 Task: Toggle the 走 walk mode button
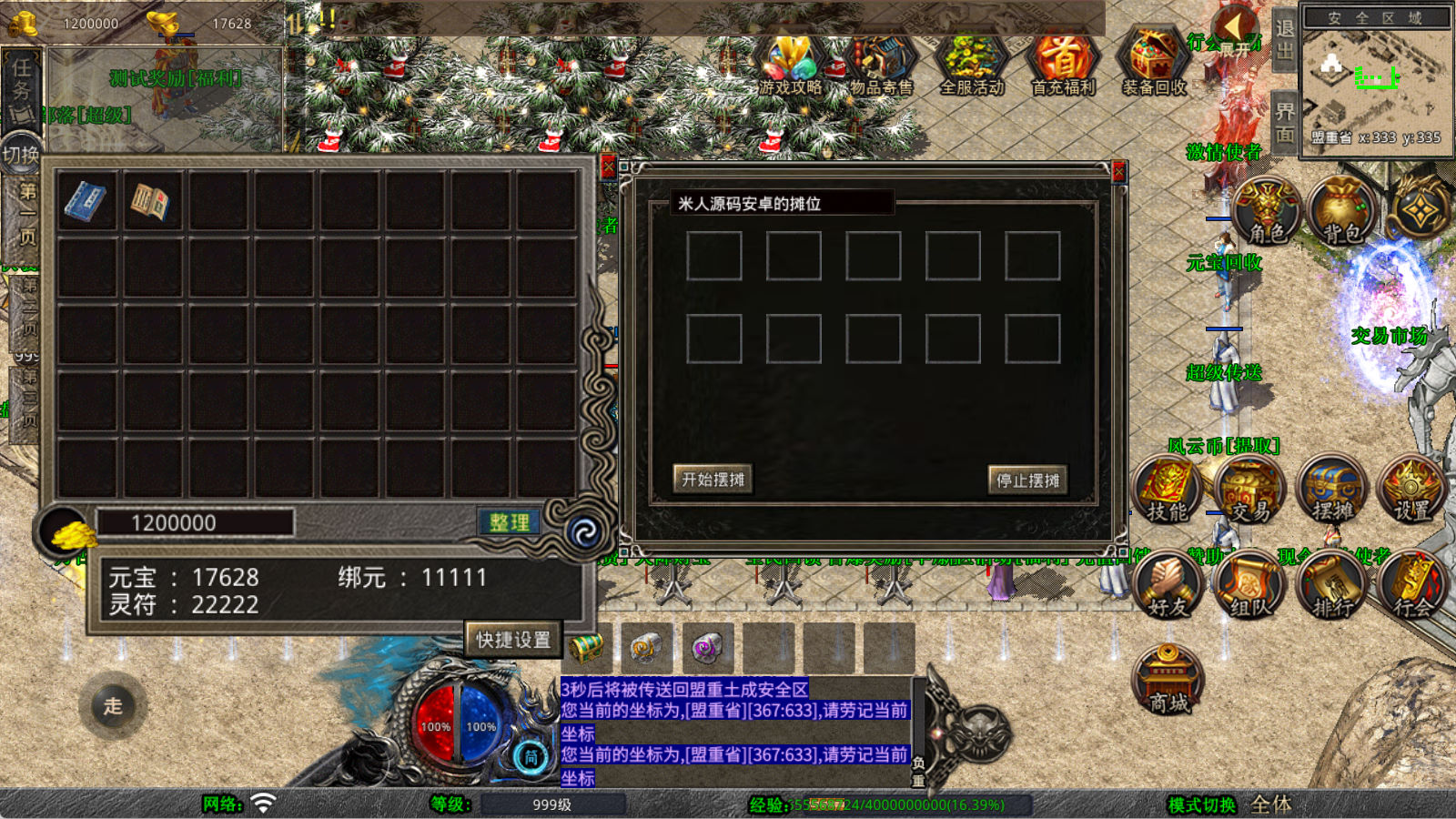point(113,705)
